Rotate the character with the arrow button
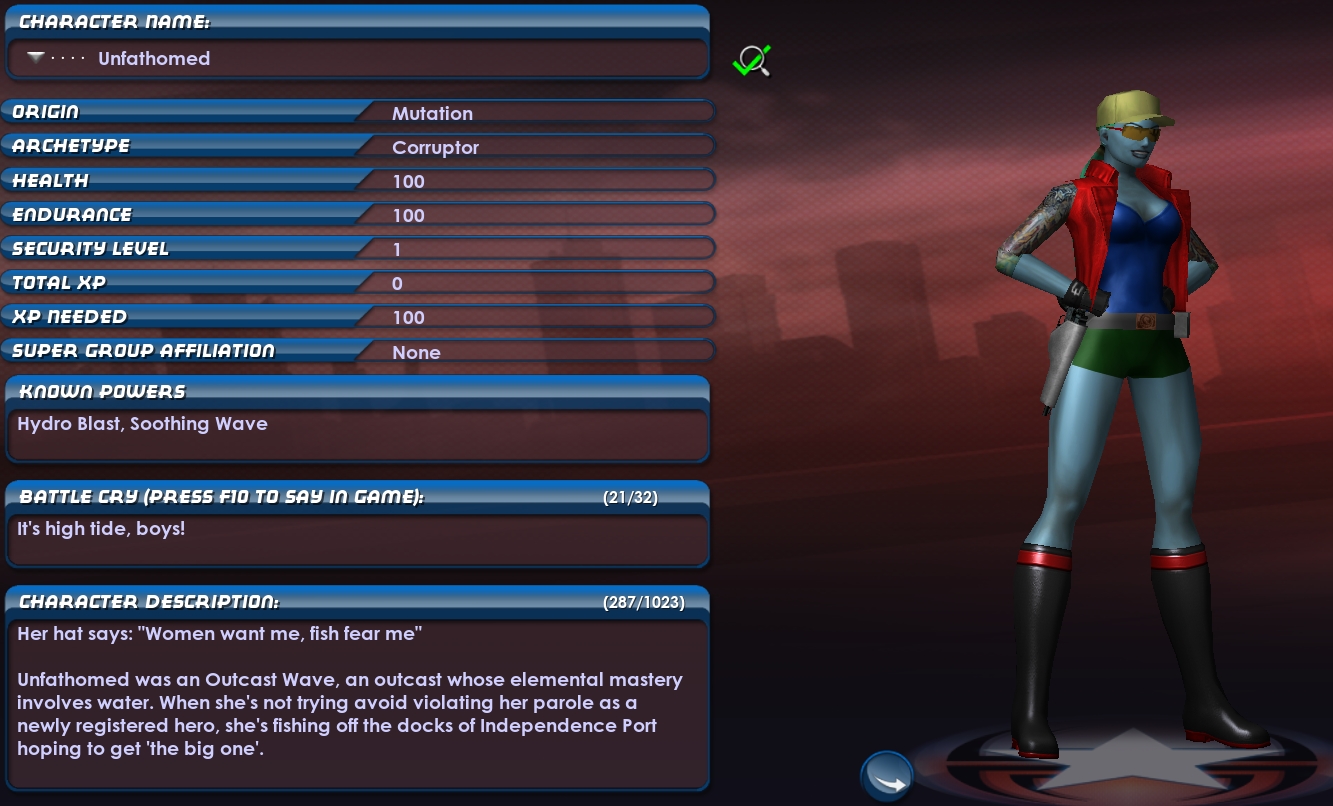 [x=886, y=777]
